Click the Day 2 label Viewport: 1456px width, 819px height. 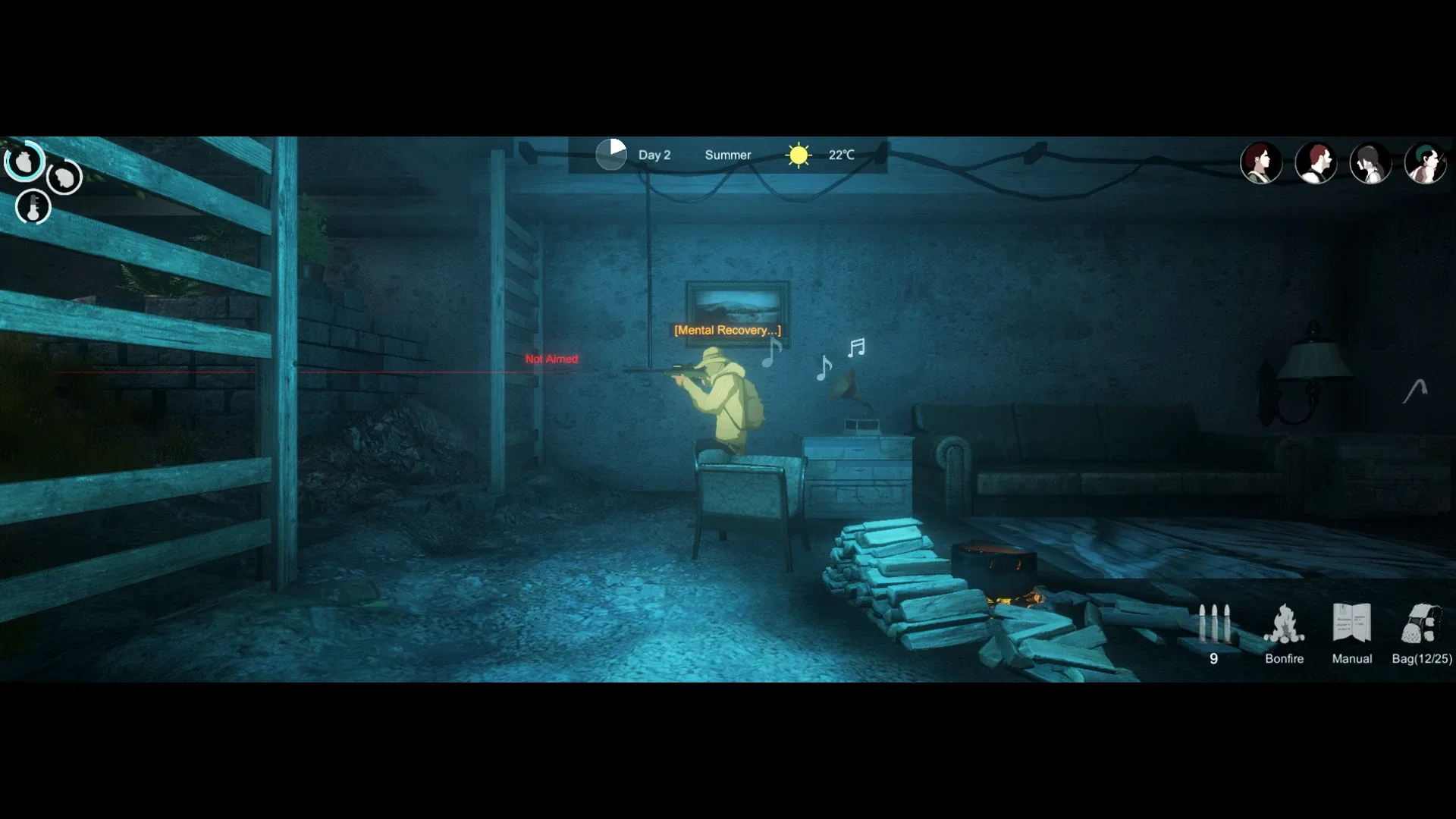(654, 154)
